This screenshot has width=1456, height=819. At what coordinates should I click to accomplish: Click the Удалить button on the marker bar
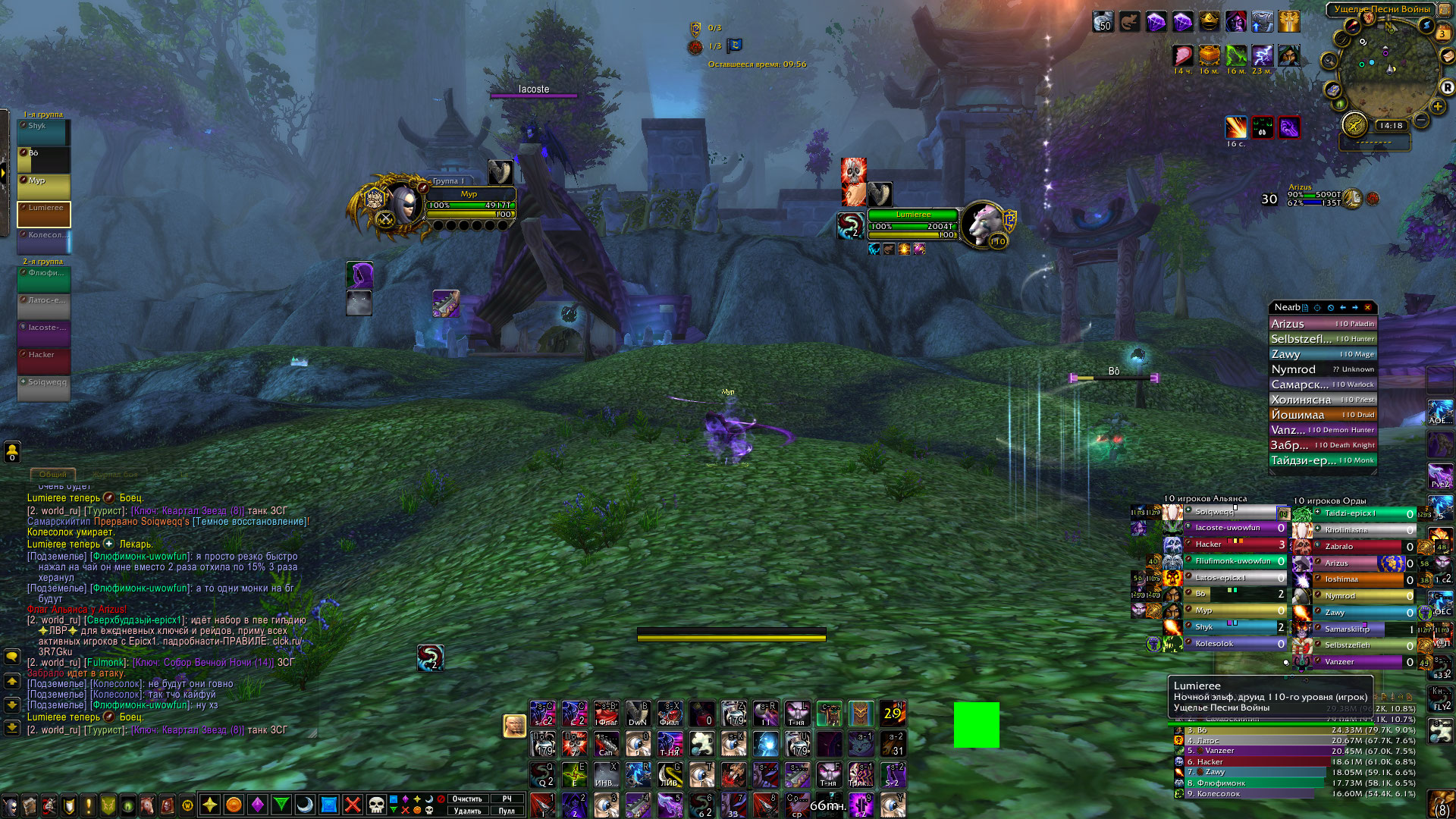(x=467, y=811)
